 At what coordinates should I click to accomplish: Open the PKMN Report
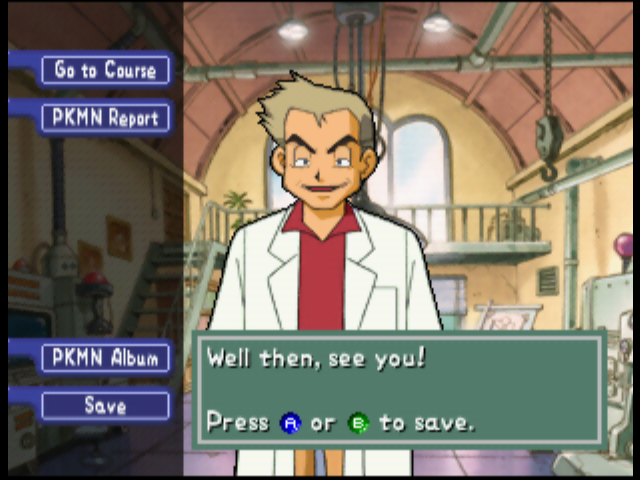pyautogui.click(x=105, y=118)
